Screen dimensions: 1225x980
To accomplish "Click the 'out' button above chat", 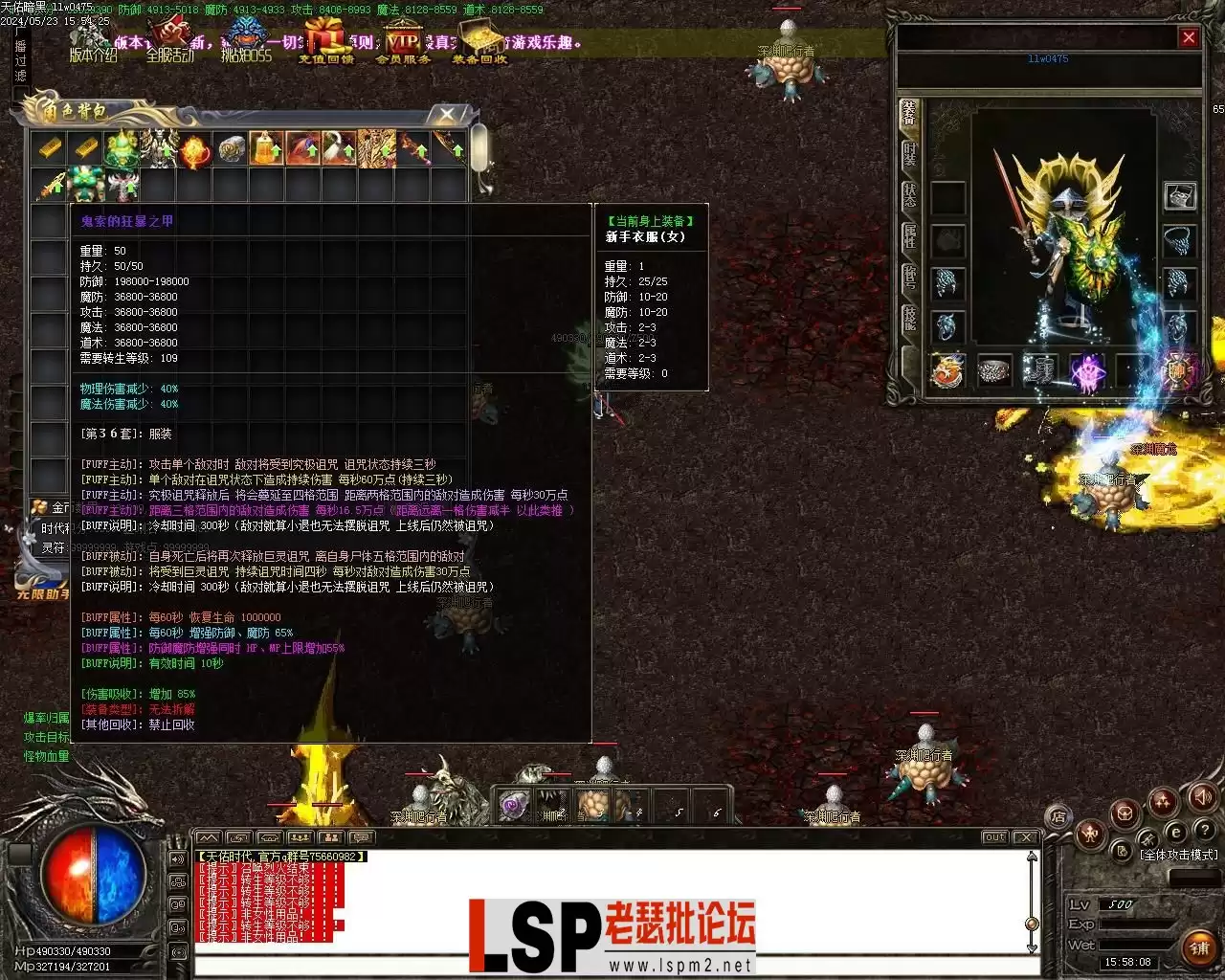I will pos(994,837).
